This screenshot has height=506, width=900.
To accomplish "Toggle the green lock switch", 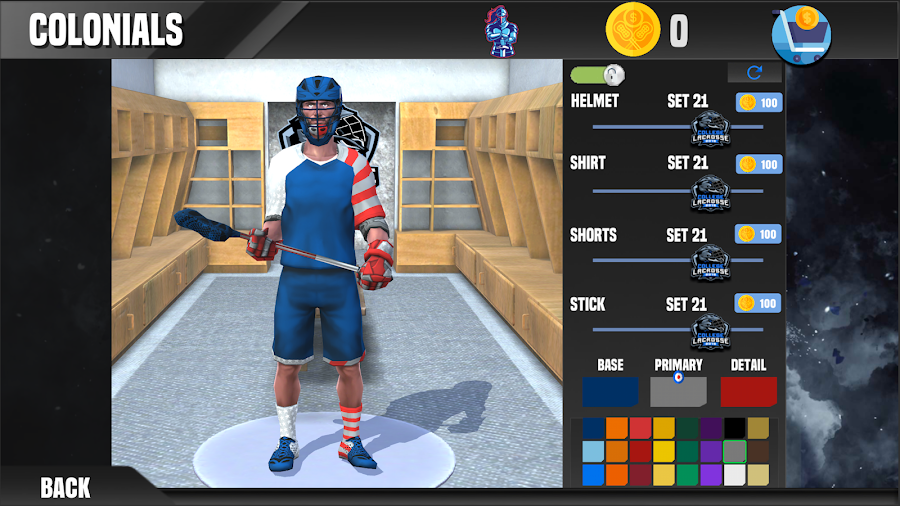I will point(598,74).
